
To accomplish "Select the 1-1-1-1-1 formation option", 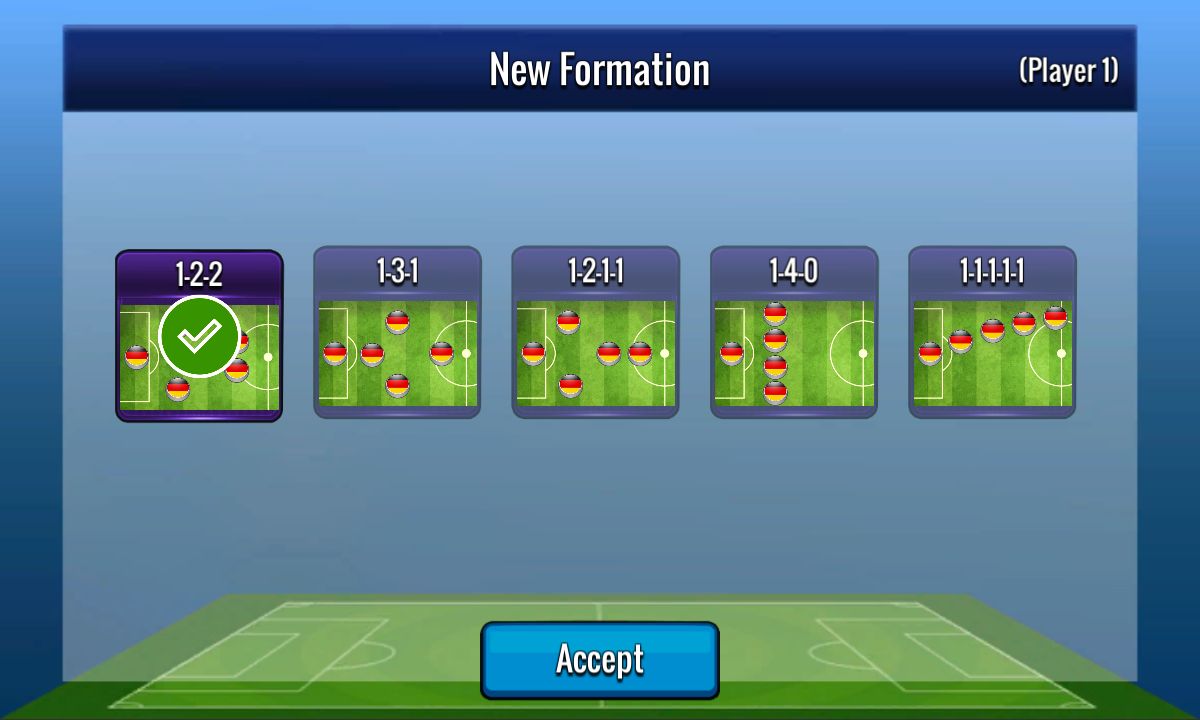I will pyautogui.click(x=992, y=332).
